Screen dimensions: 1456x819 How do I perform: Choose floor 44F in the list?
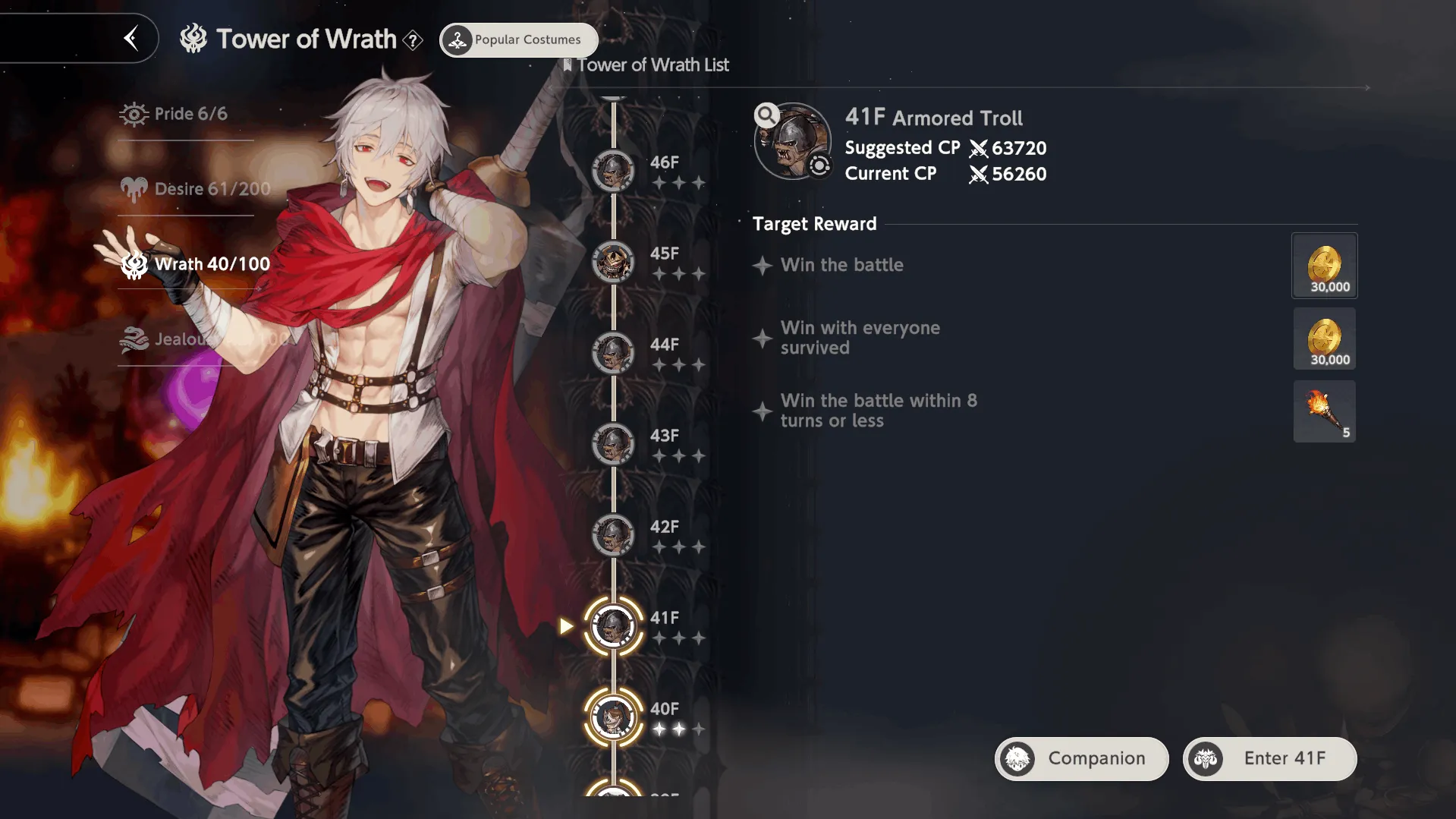(613, 352)
